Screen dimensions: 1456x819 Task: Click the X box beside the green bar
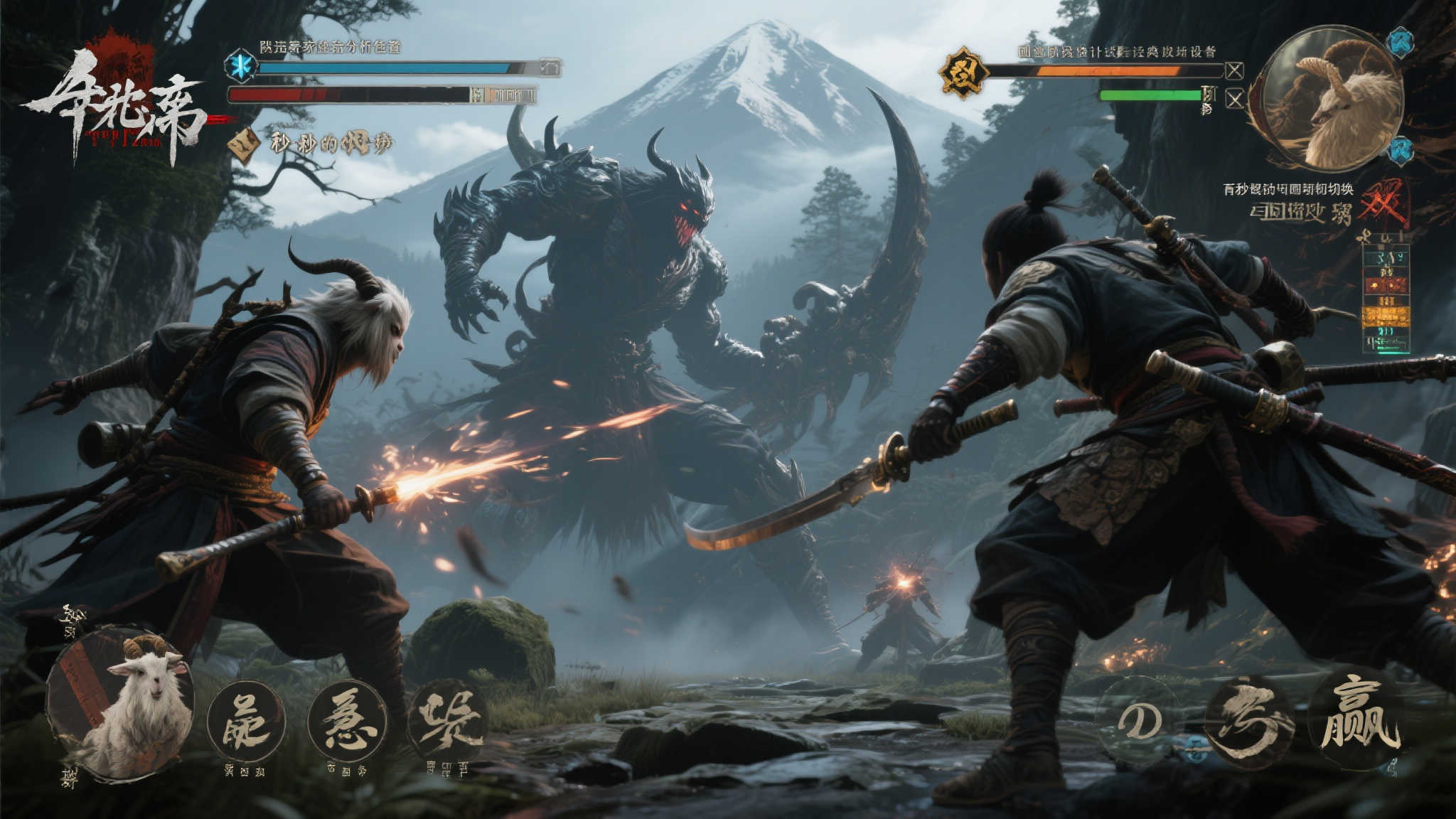1235,99
